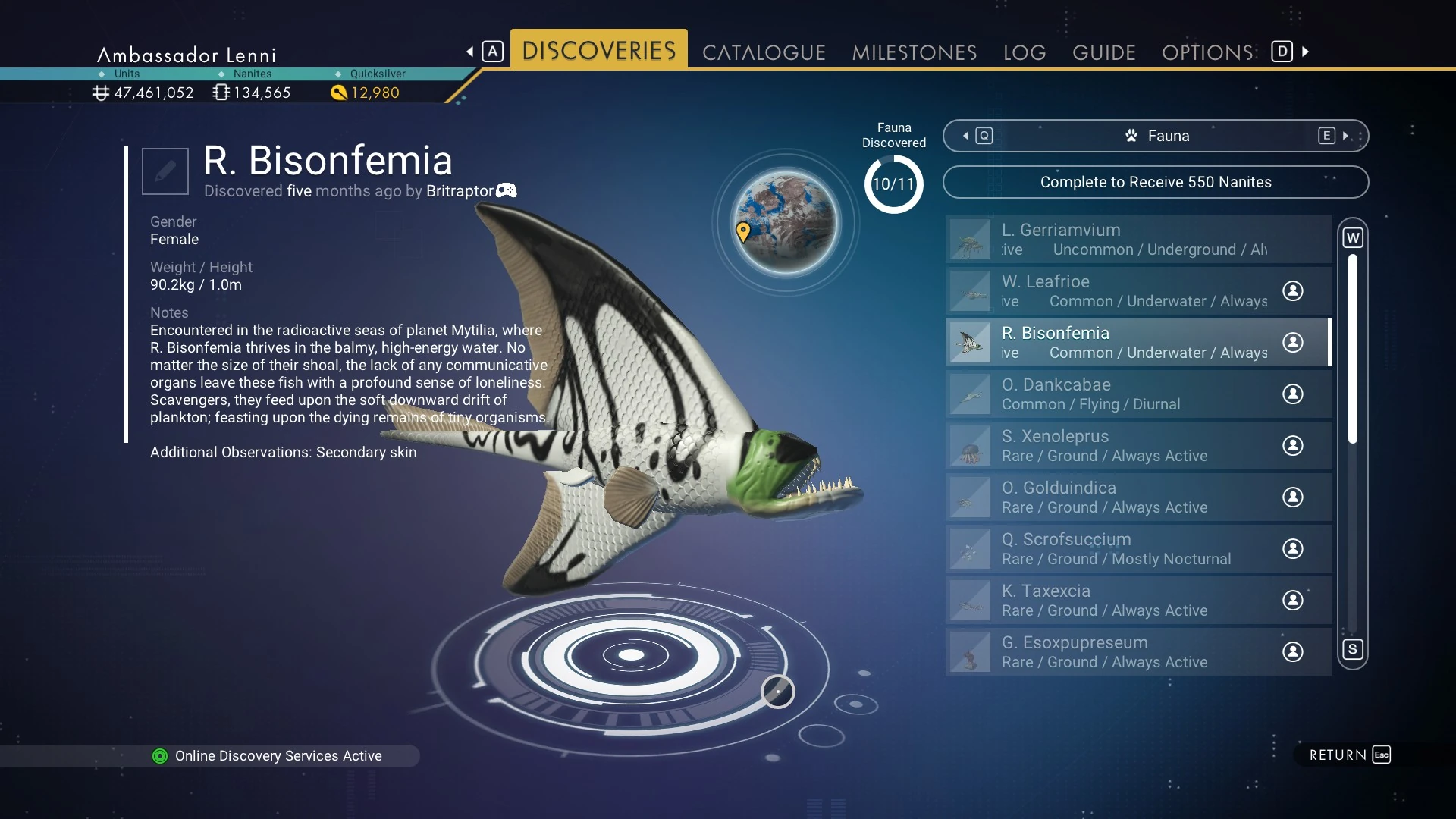Click the fauna list scrollbar
This screenshot has width=1456, height=819.
tap(1352, 349)
